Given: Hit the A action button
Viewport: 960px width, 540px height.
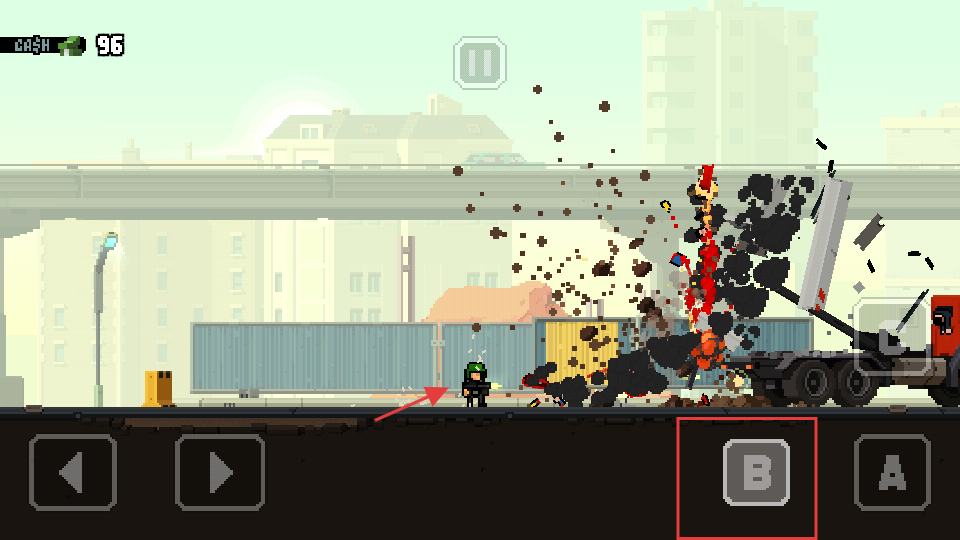Looking at the screenshot, I should point(892,472).
